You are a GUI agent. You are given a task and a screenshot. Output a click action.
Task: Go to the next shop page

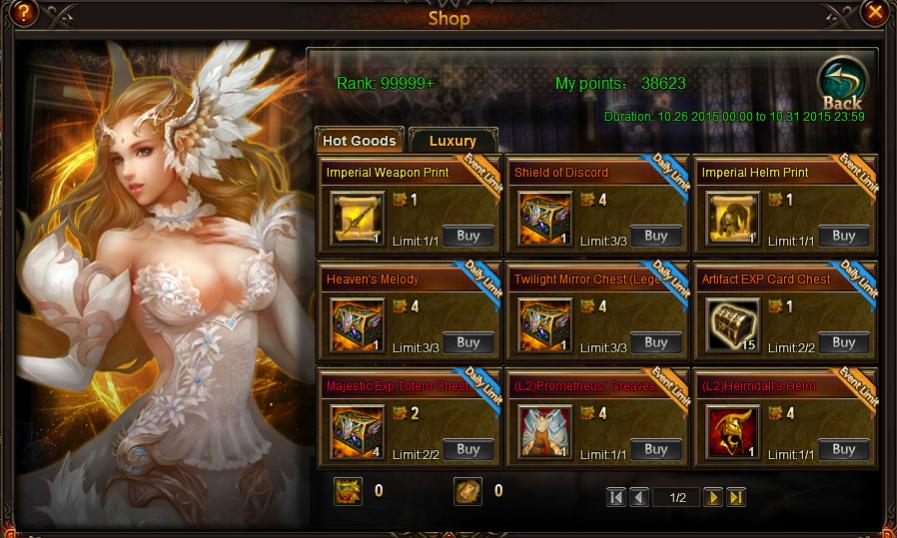(712, 497)
